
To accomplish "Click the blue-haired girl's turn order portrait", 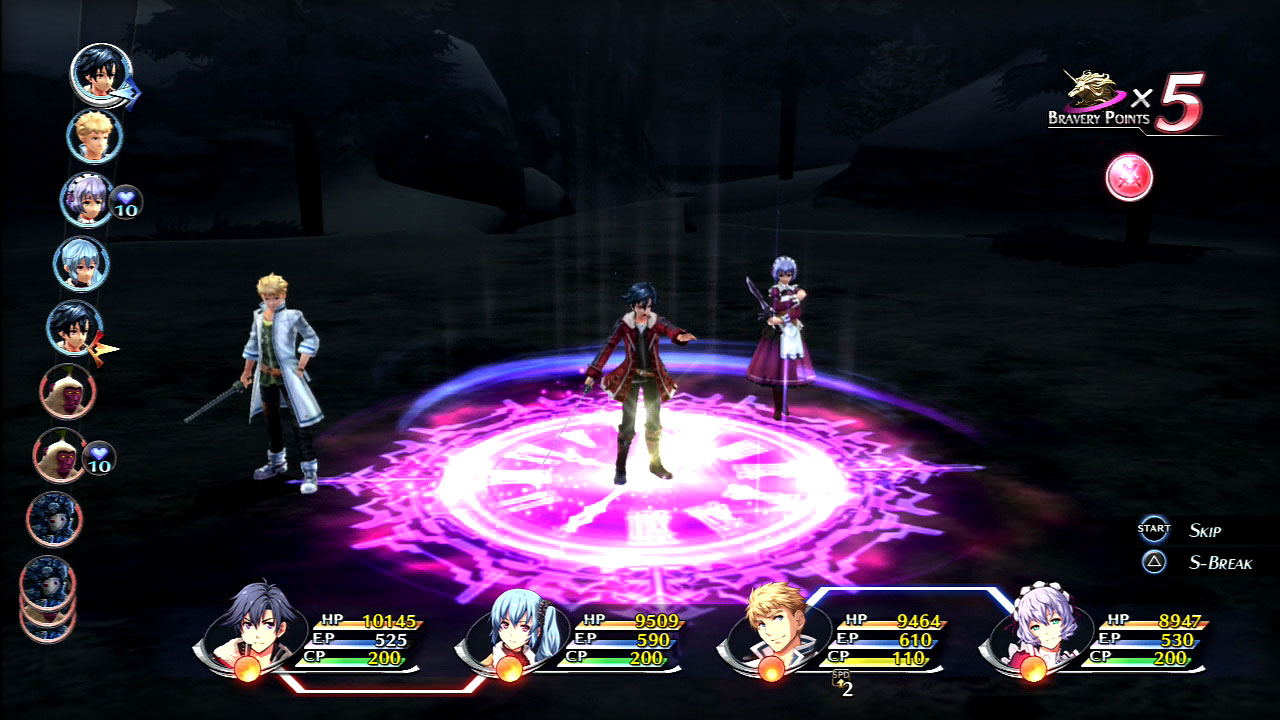I will pyautogui.click(x=80, y=263).
